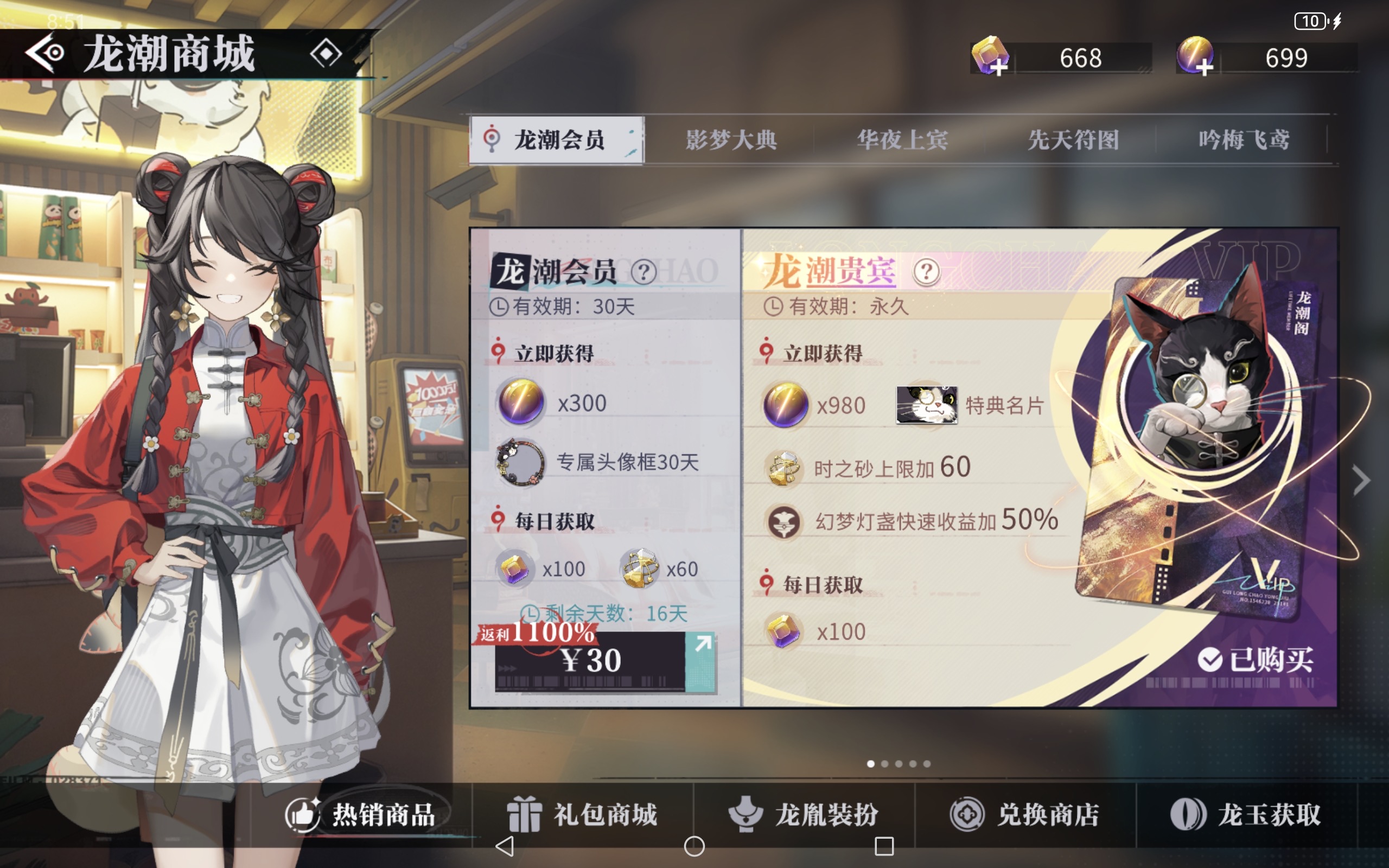This screenshot has width=1389, height=868.
Task: Open help for 龙潮会员 membership
Action: 643,272
